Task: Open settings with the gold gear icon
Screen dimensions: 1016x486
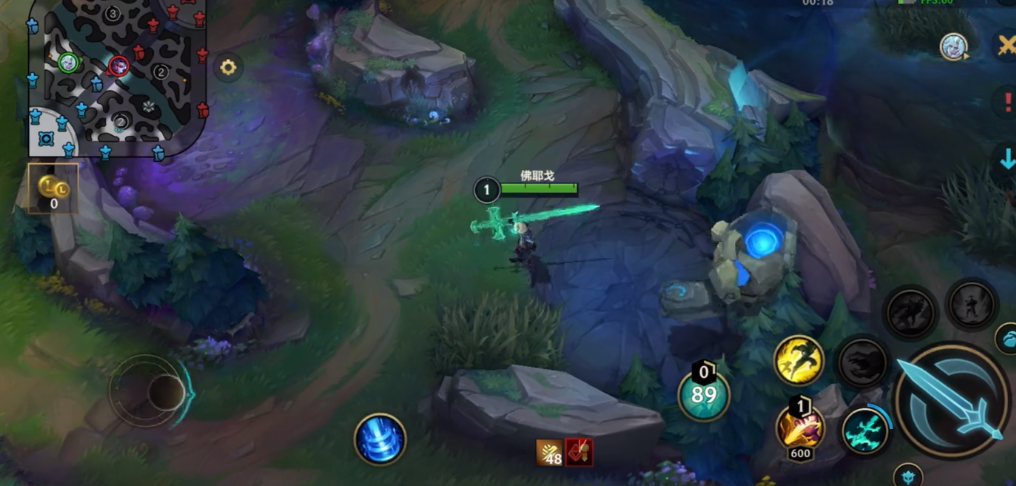Action: tap(228, 67)
